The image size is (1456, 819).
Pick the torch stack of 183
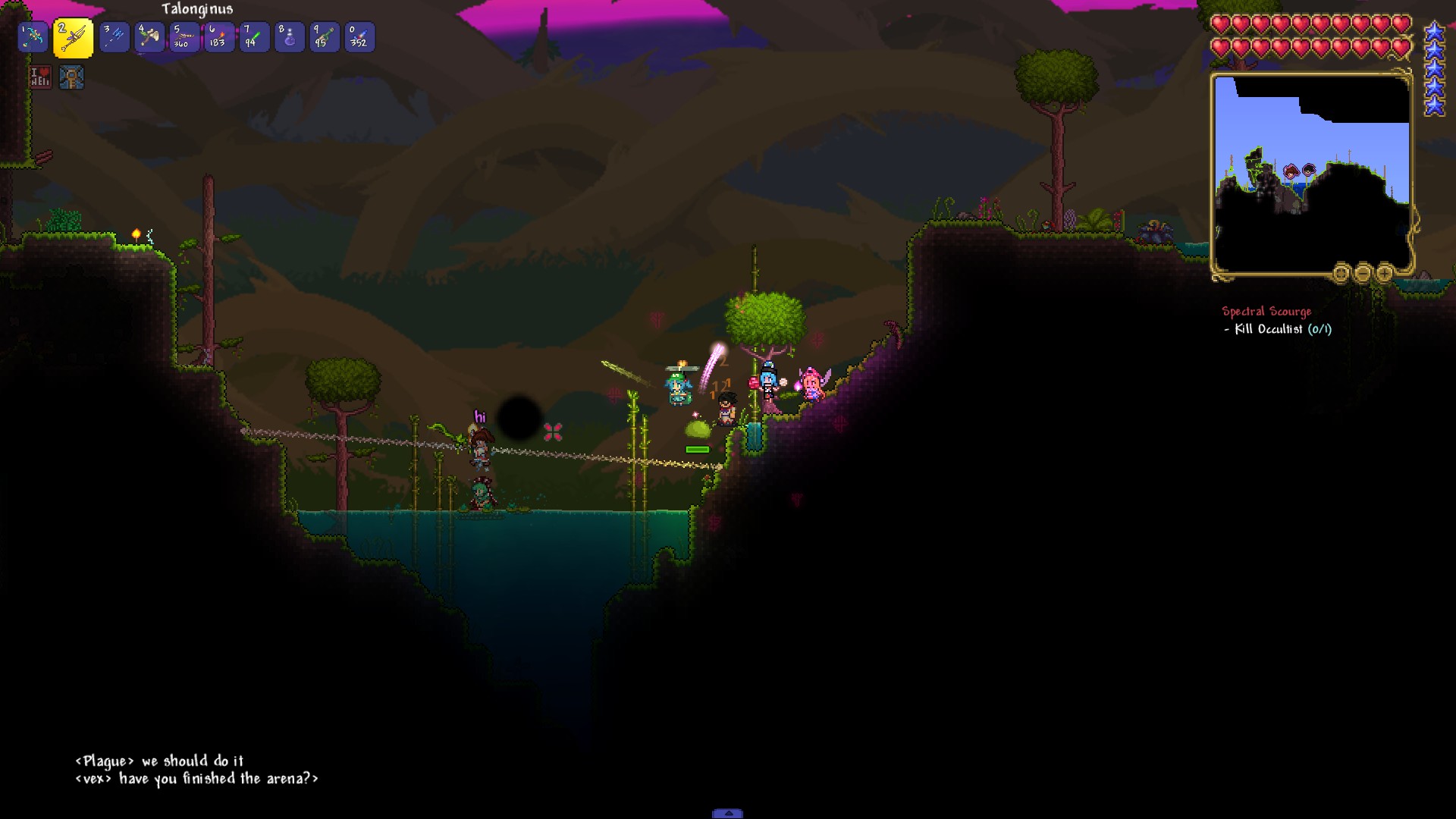pos(219,37)
